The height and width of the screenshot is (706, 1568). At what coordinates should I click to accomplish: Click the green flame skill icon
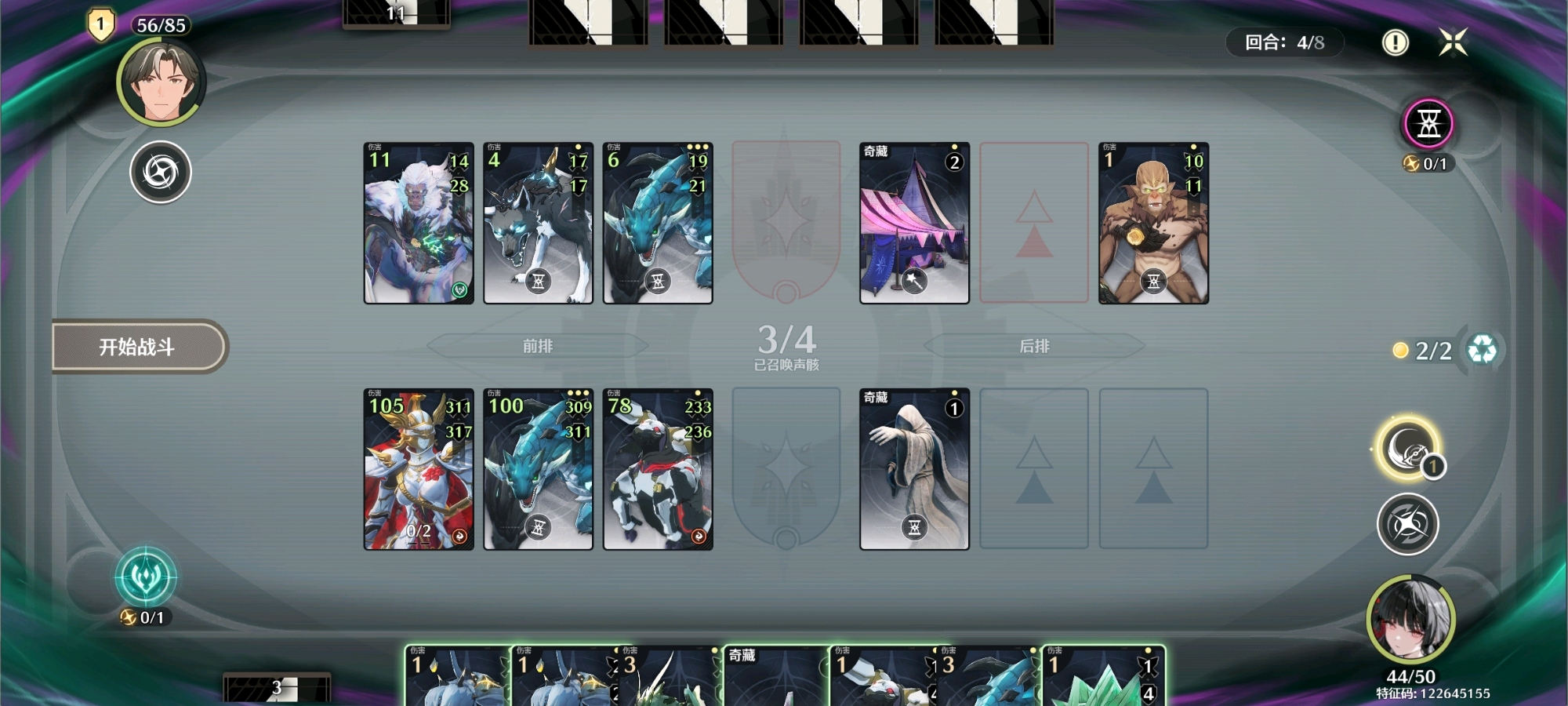146,577
